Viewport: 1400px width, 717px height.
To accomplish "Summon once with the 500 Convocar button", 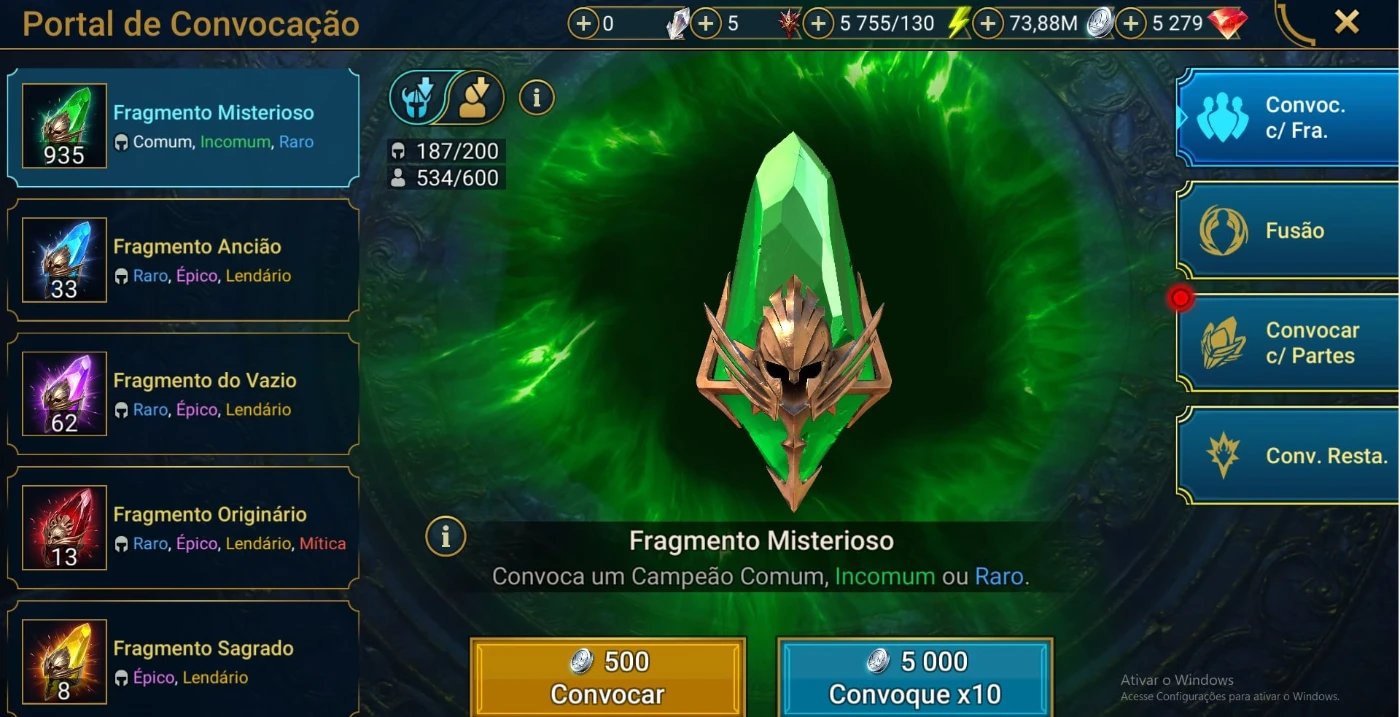I will pos(608,677).
